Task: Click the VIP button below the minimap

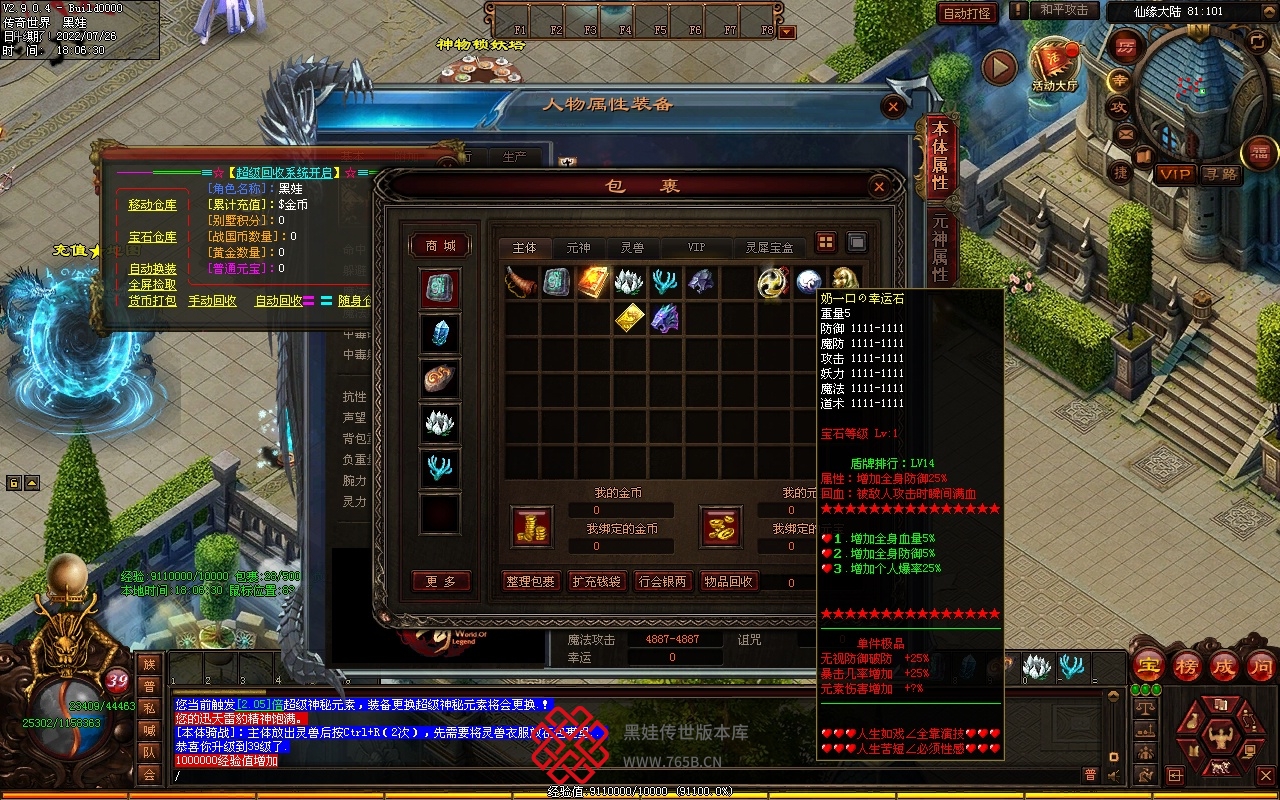Action: tap(1175, 174)
